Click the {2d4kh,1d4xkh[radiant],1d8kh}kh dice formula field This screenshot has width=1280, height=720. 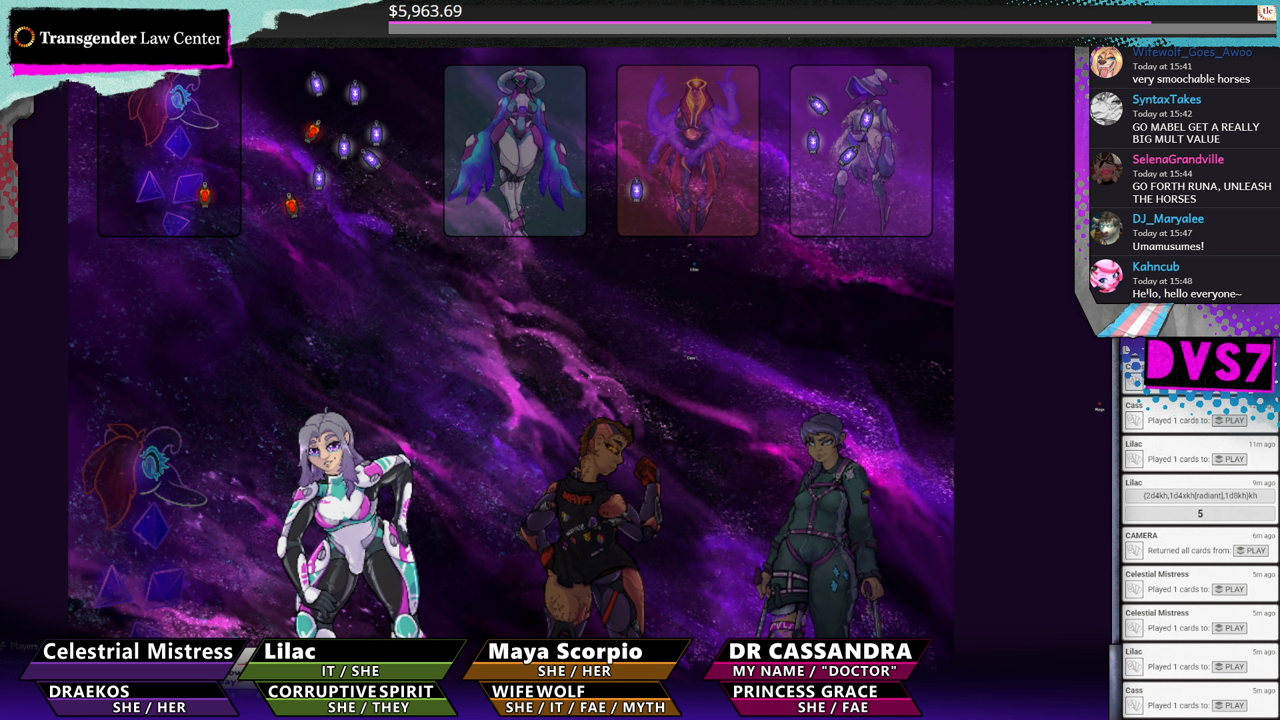click(1198, 494)
